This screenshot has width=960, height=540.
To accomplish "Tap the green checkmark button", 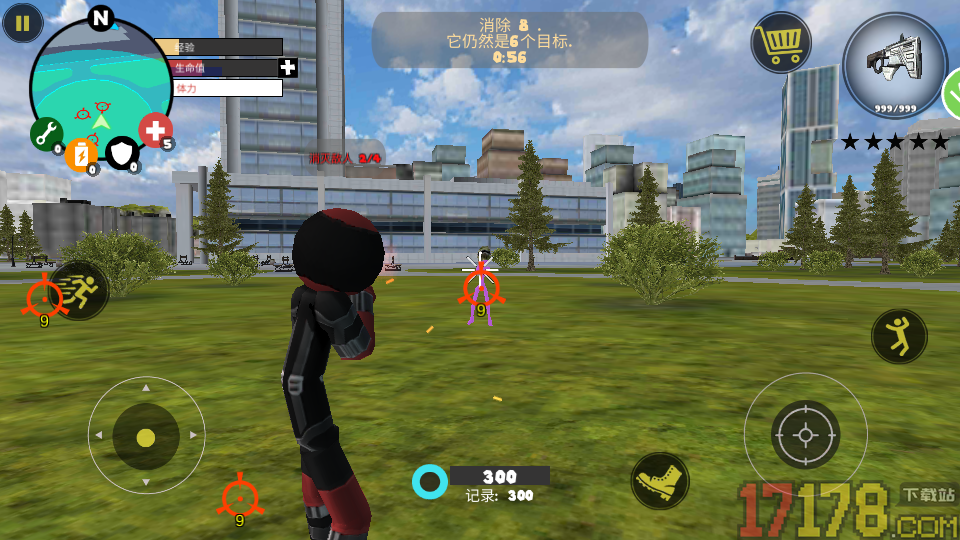I will click(952, 96).
